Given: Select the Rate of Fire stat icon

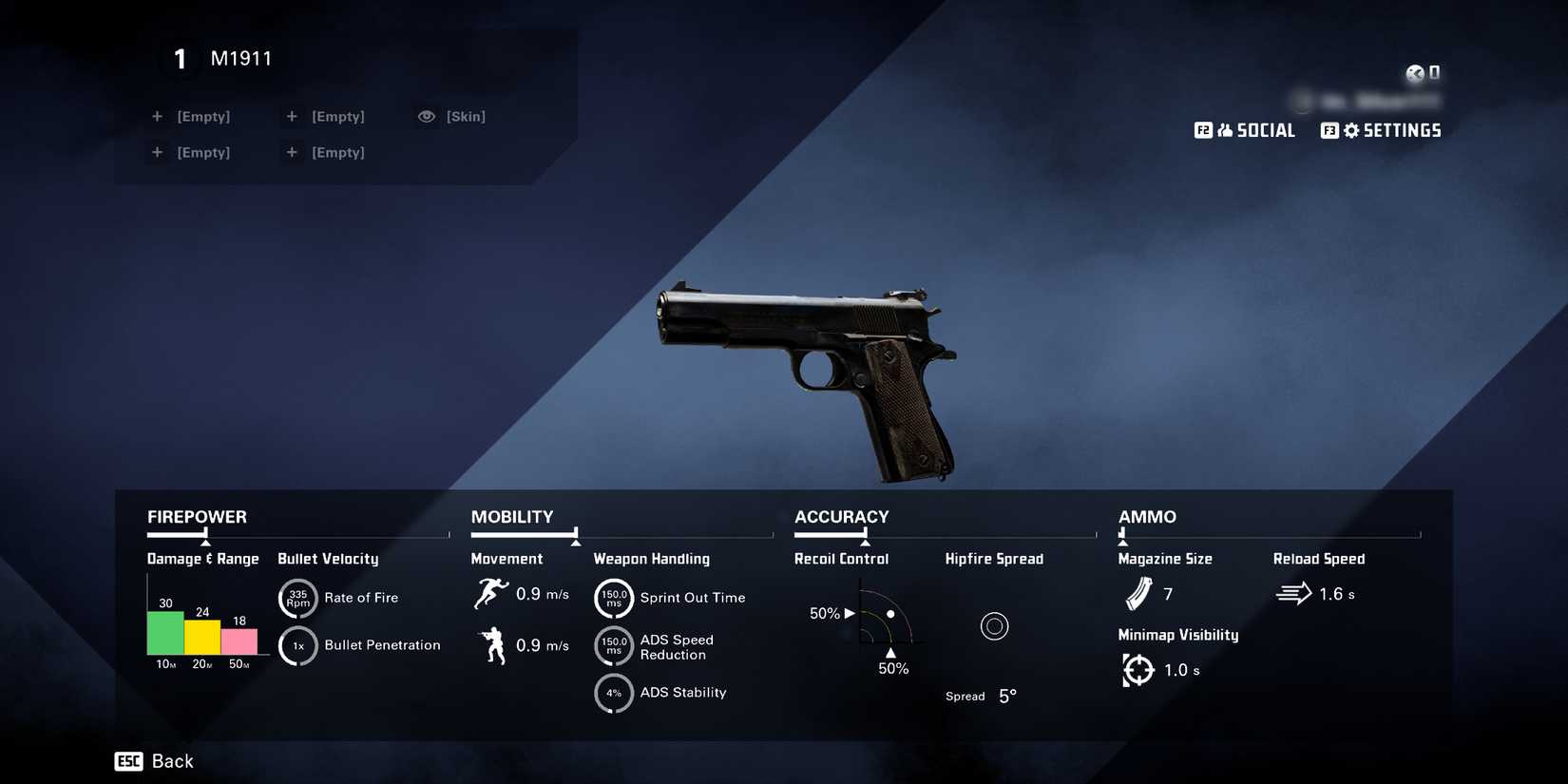Looking at the screenshot, I should click(x=297, y=599).
